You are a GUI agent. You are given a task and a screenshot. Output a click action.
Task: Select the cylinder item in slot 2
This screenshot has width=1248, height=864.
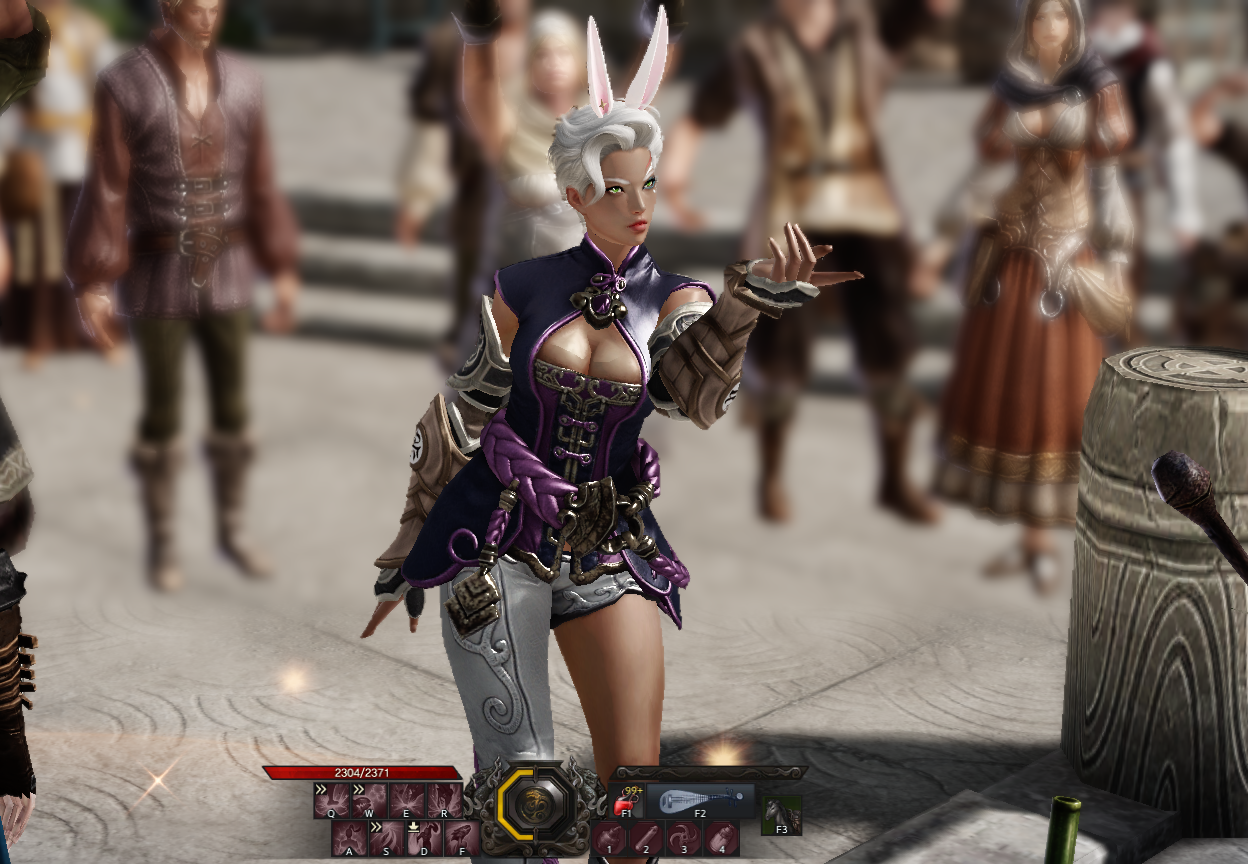[646, 838]
